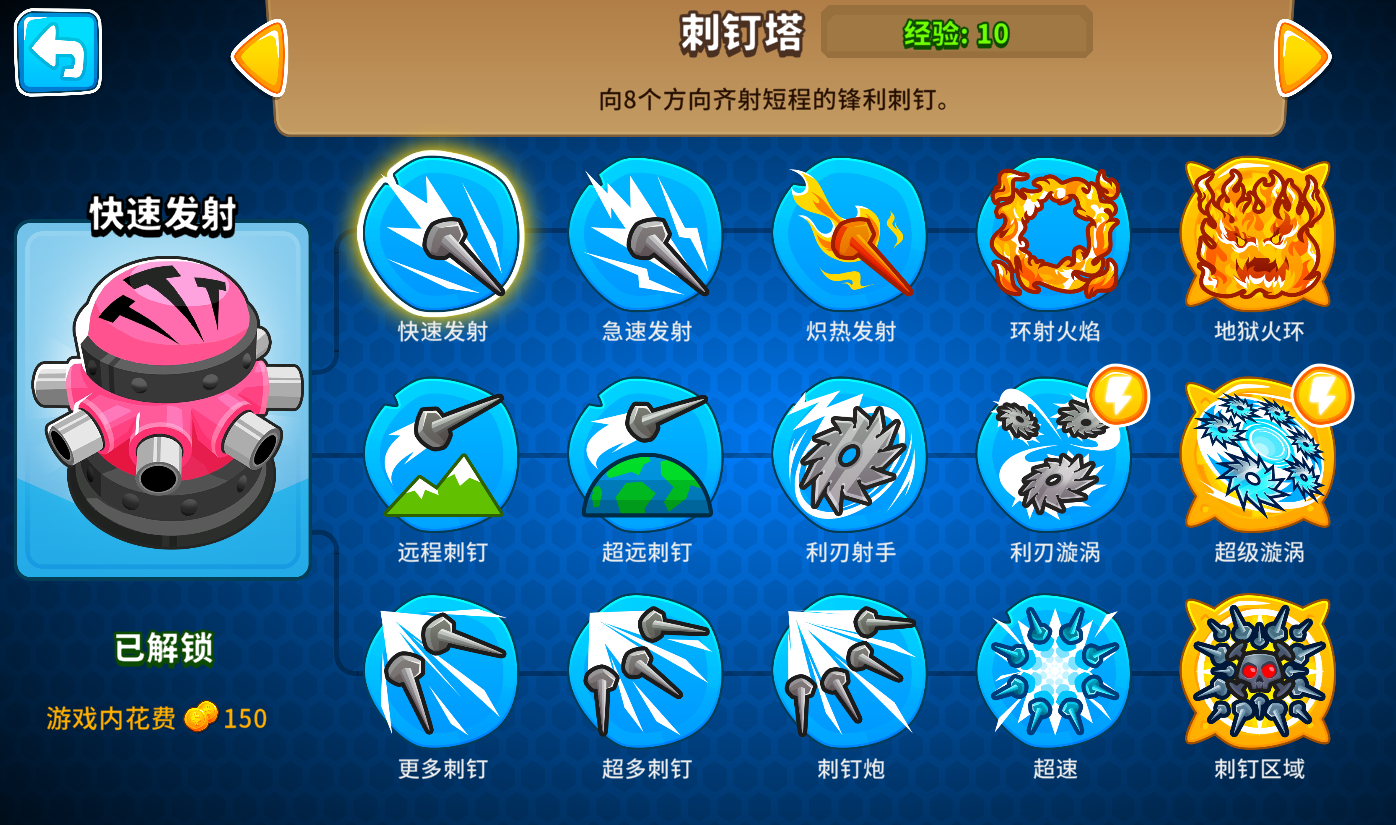Select the 远程刺钉 upgrade icon
The image size is (1396, 825).
pyautogui.click(x=443, y=455)
